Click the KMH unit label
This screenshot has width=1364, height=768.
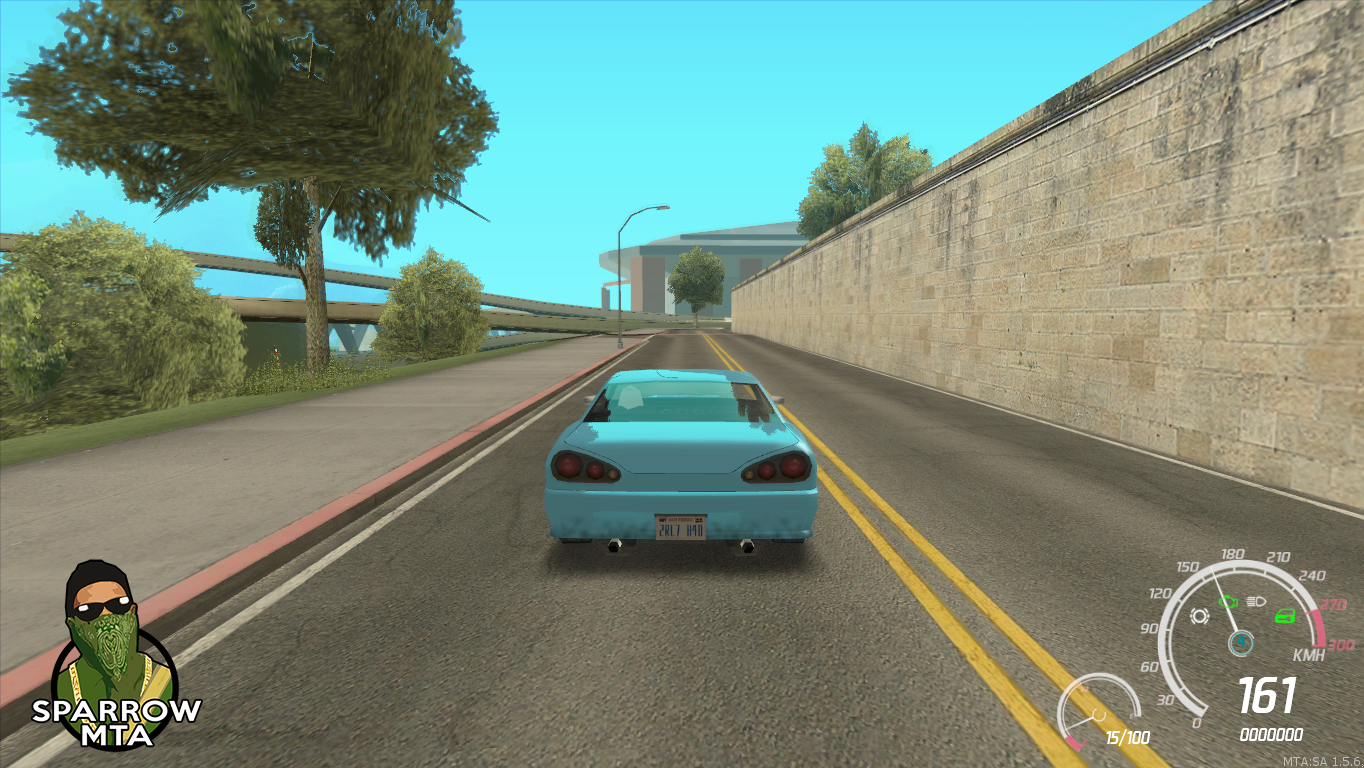tap(1309, 655)
